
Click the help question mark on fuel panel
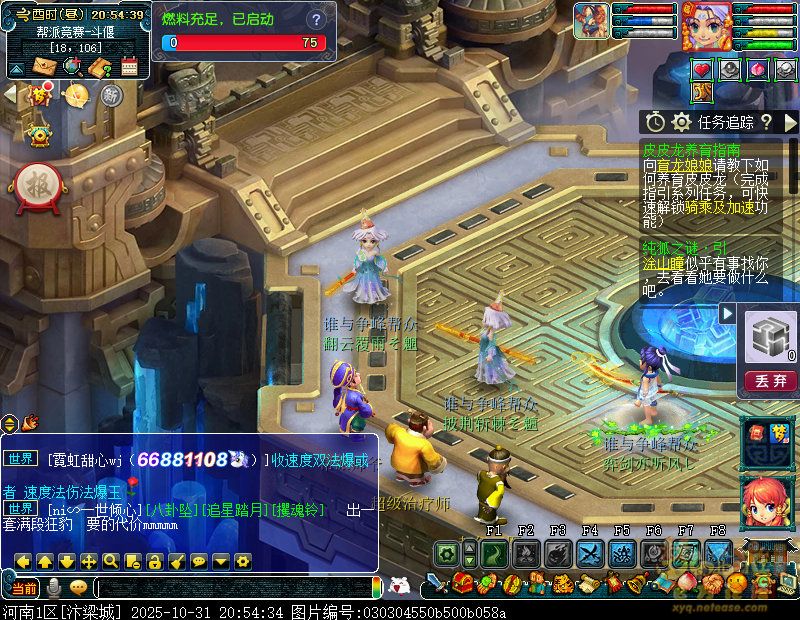(317, 20)
